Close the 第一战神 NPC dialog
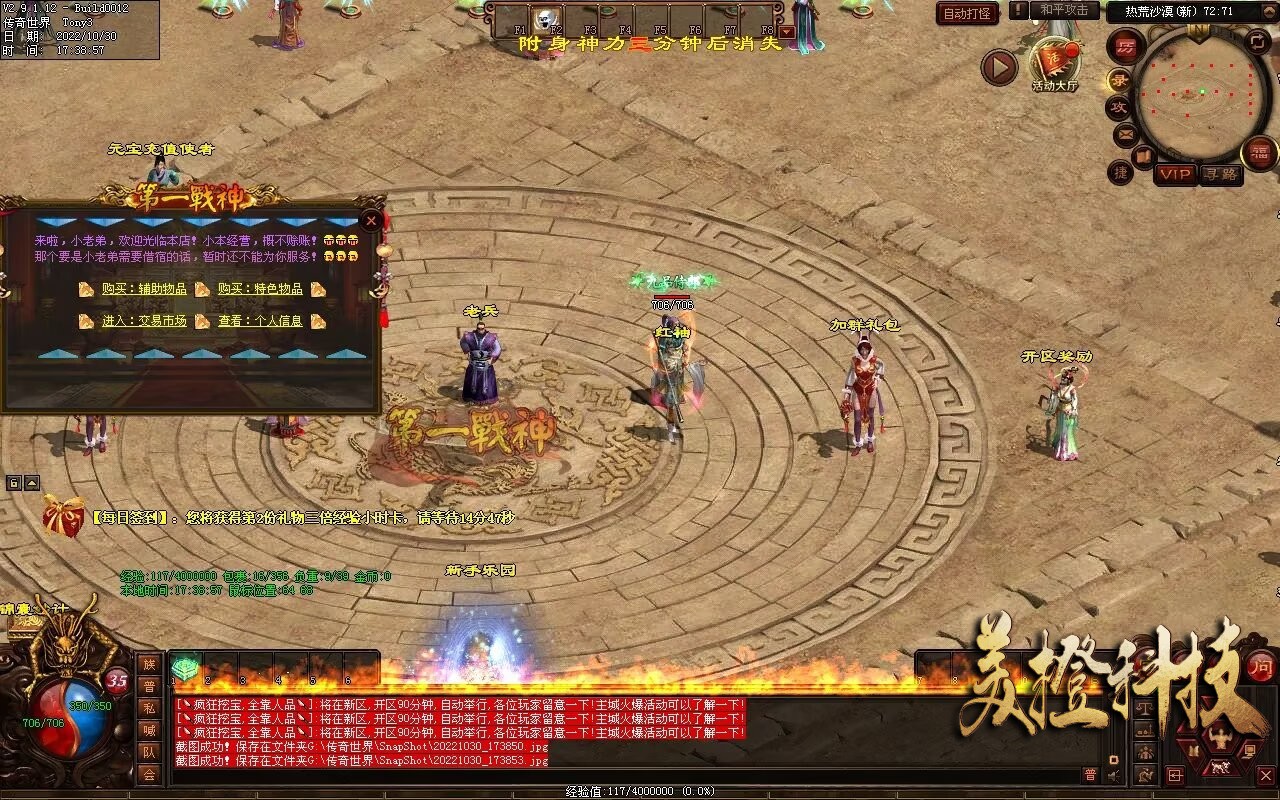This screenshot has width=1280, height=800. click(x=371, y=220)
